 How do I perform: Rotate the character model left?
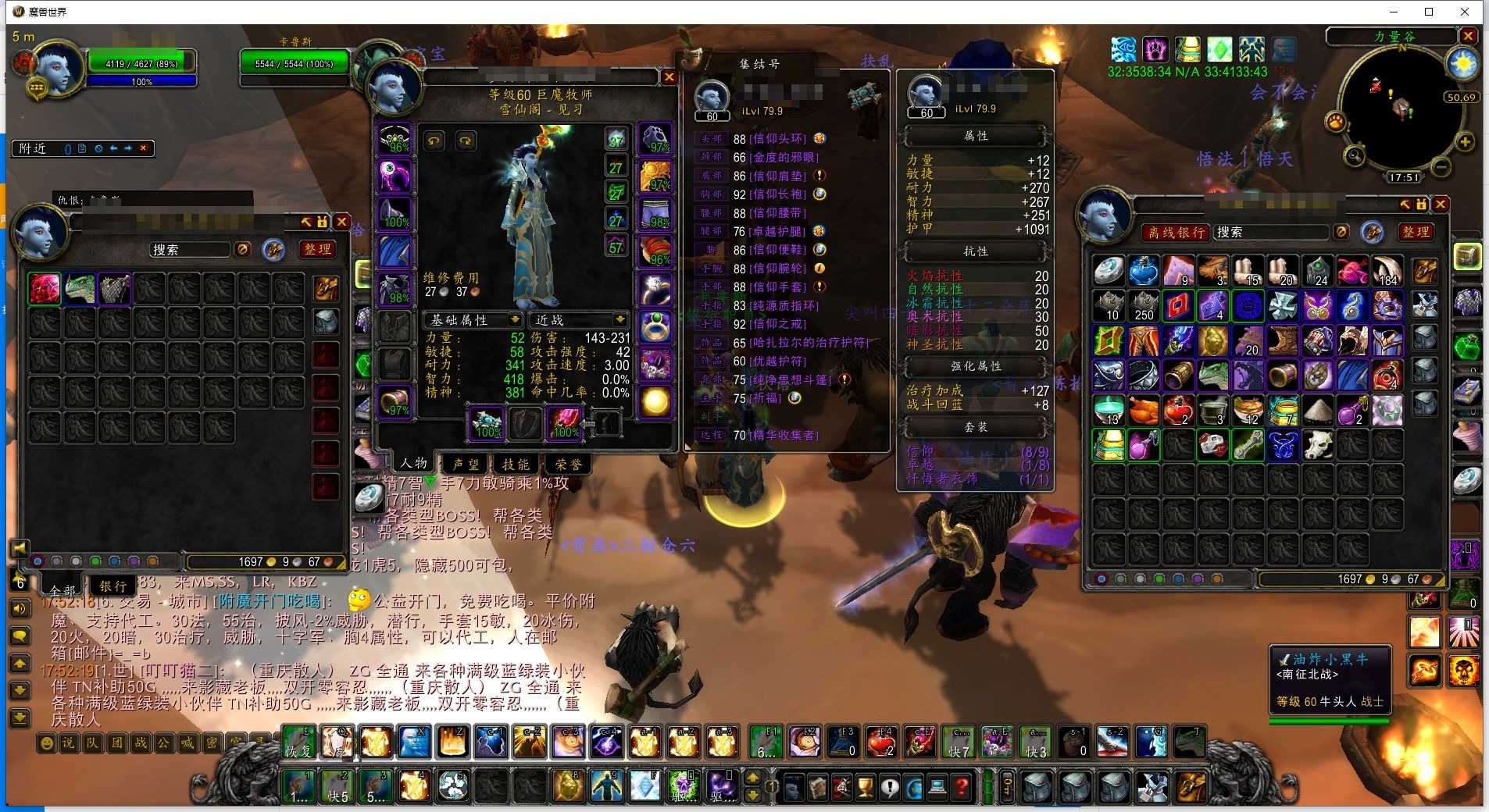click(434, 141)
